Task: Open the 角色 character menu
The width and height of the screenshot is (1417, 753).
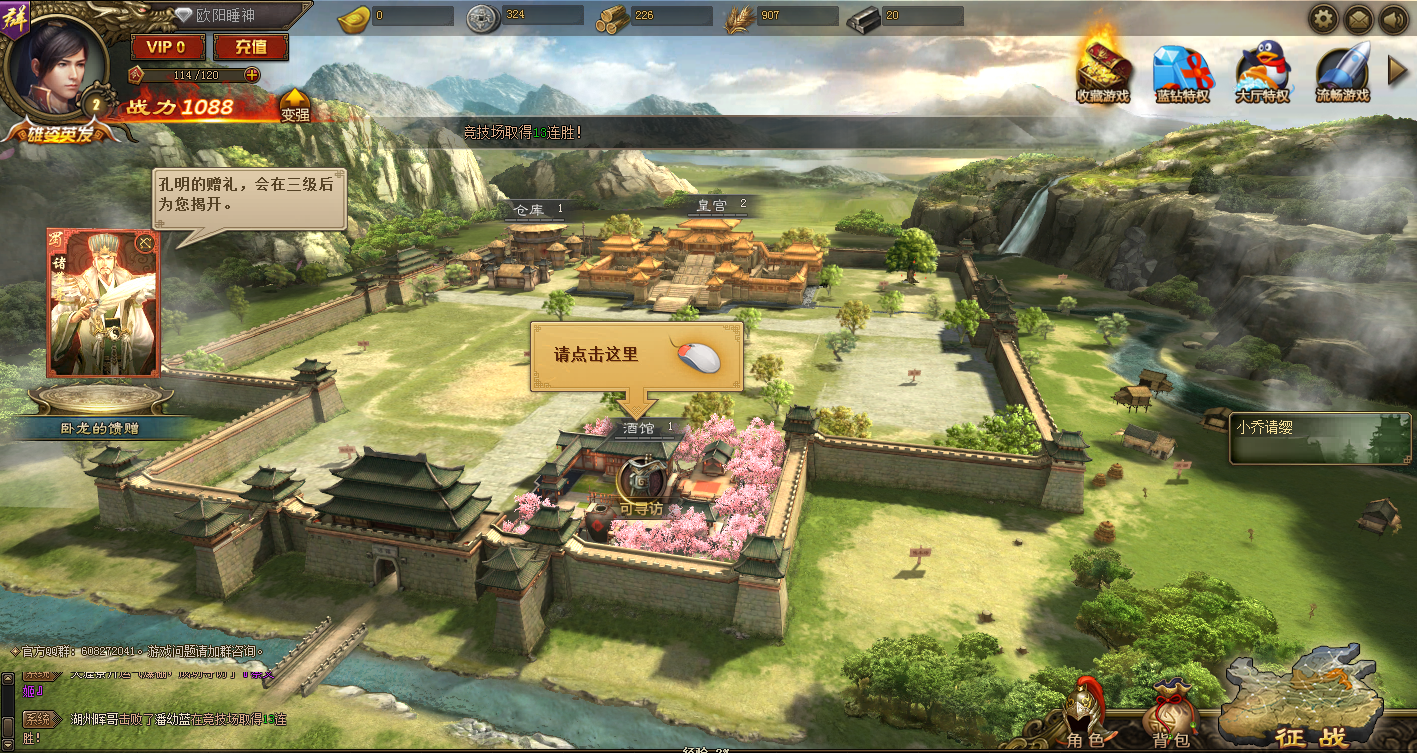Action: (x=1085, y=716)
